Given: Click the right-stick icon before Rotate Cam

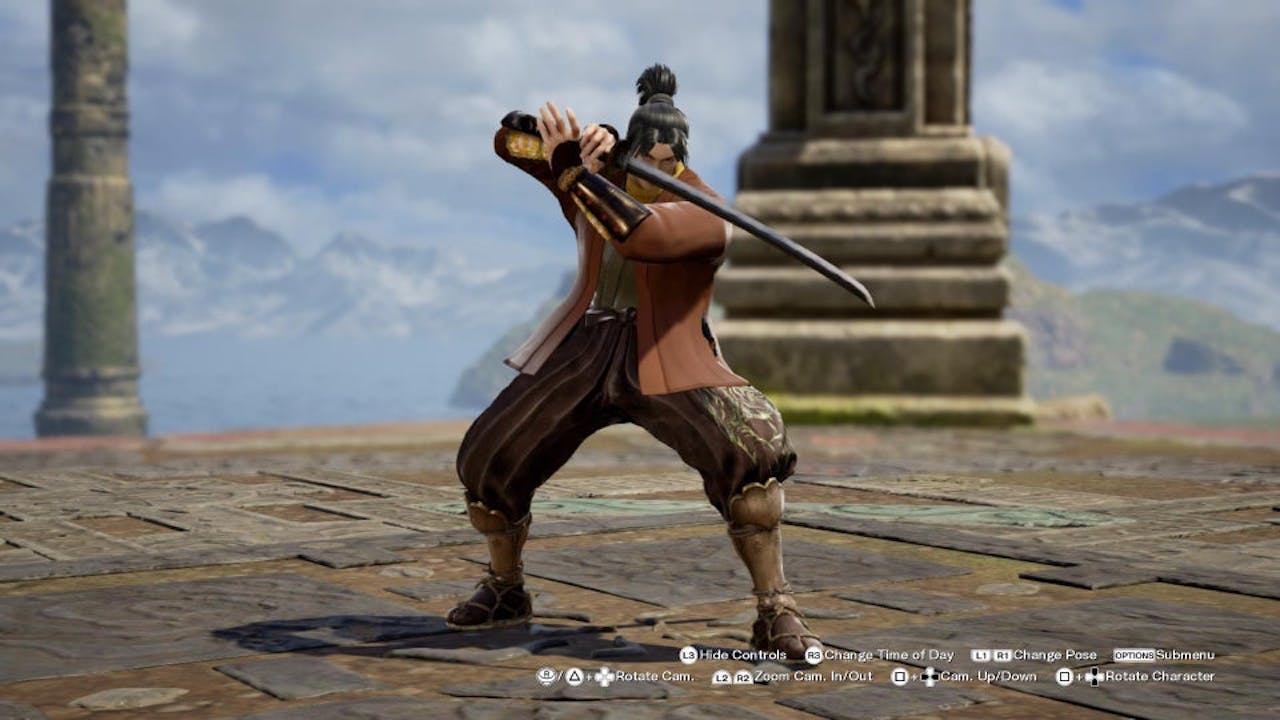Looking at the screenshot, I should pos(546,676).
